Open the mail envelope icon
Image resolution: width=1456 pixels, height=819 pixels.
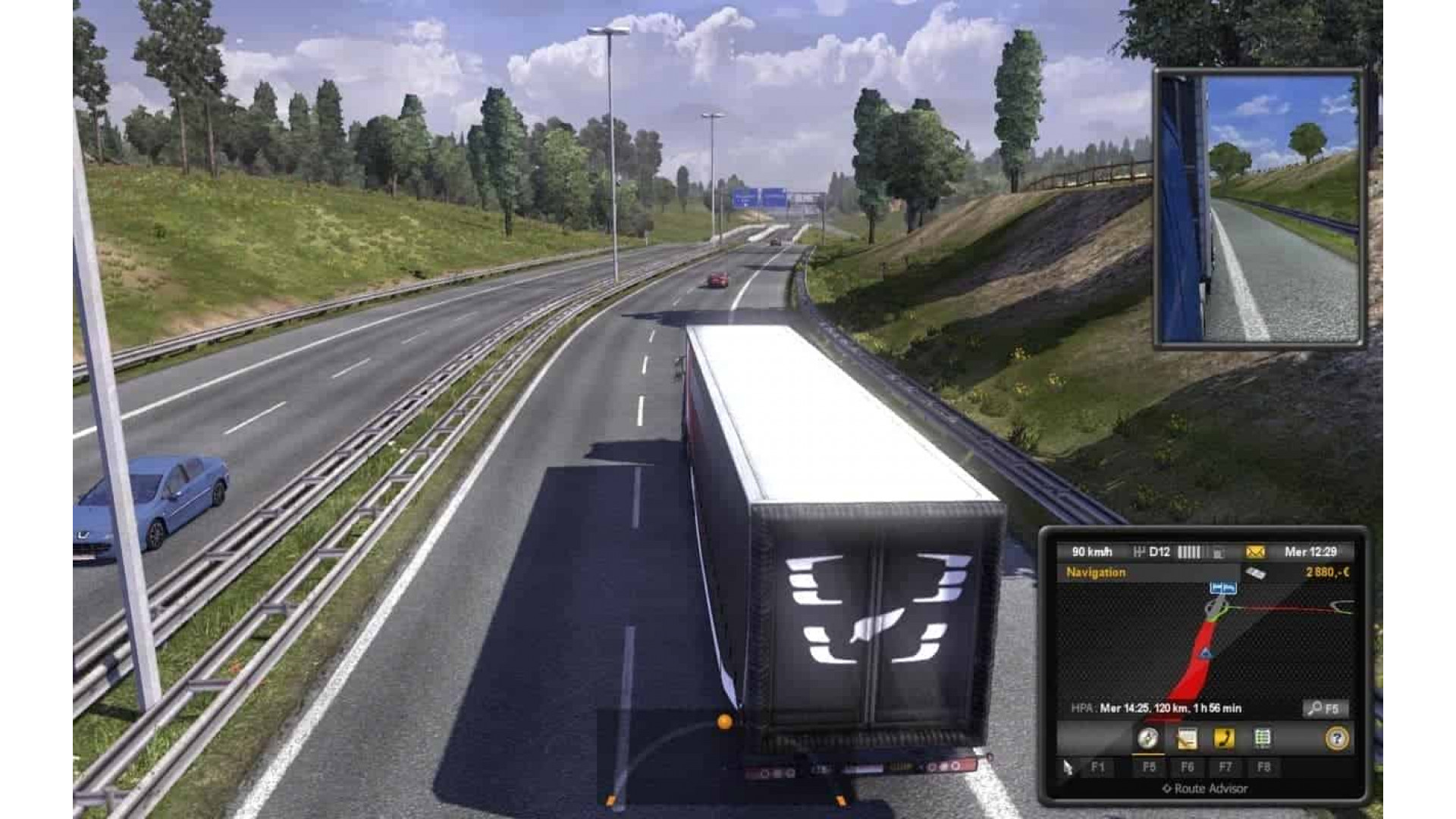tap(1257, 552)
